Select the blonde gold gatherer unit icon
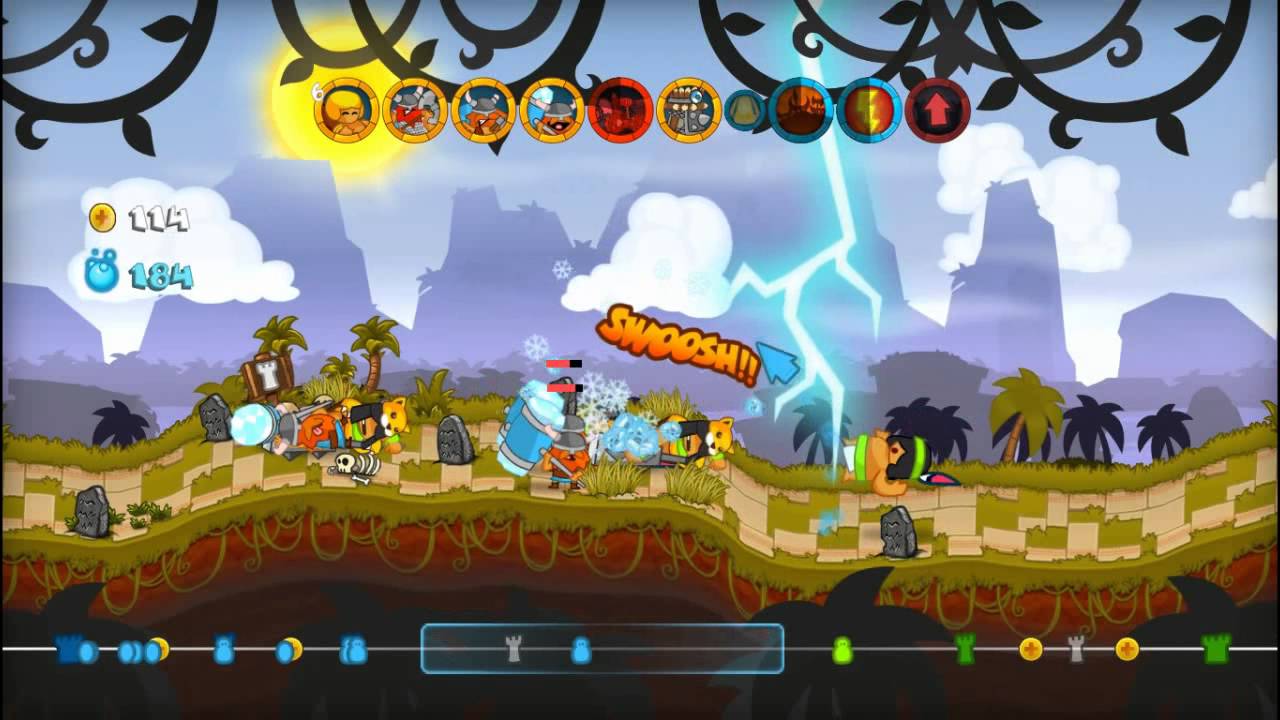The height and width of the screenshot is (720, 1280). 346,110
